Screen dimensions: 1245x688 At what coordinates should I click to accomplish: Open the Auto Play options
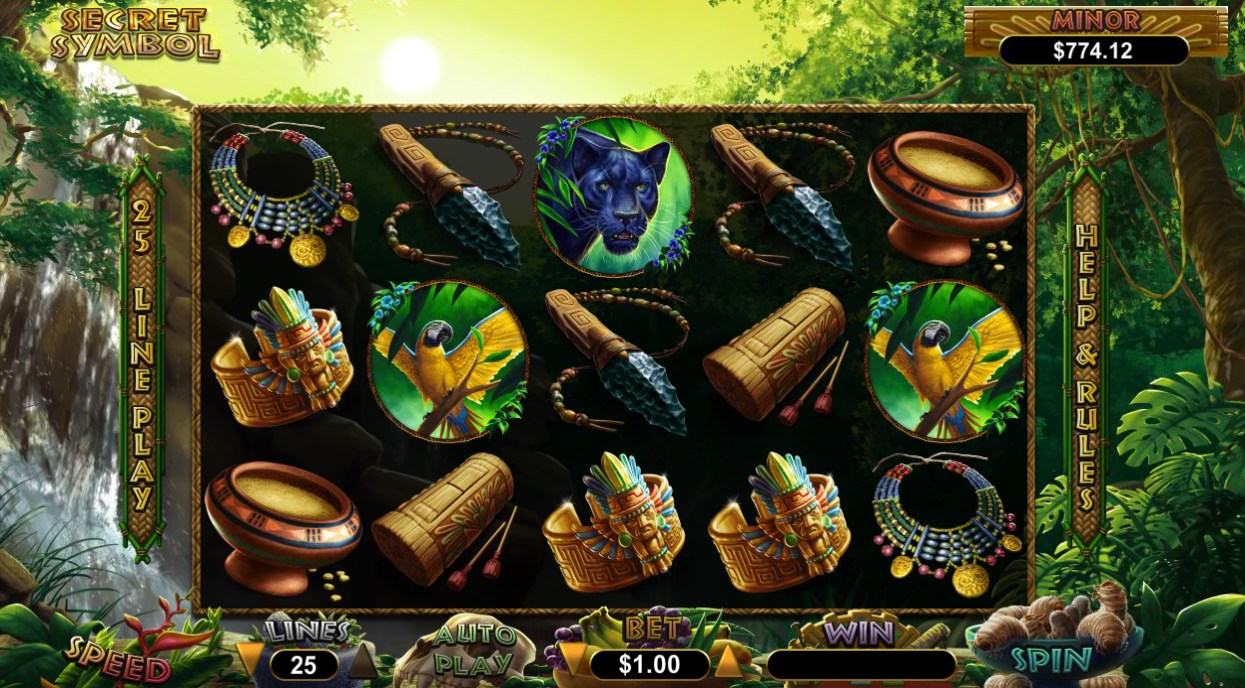(474, 650)
